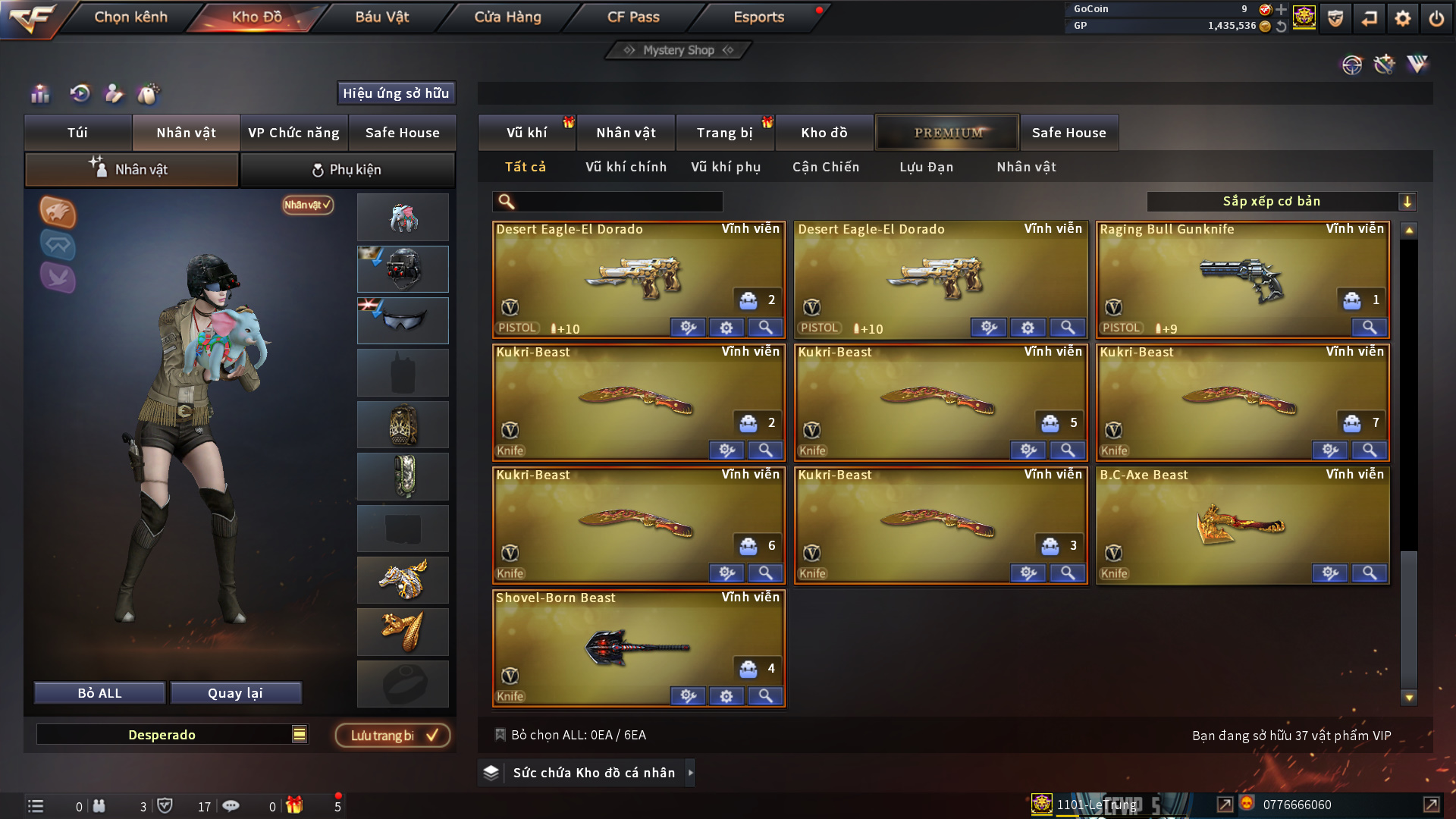Switch to the Túi tab

77,133
